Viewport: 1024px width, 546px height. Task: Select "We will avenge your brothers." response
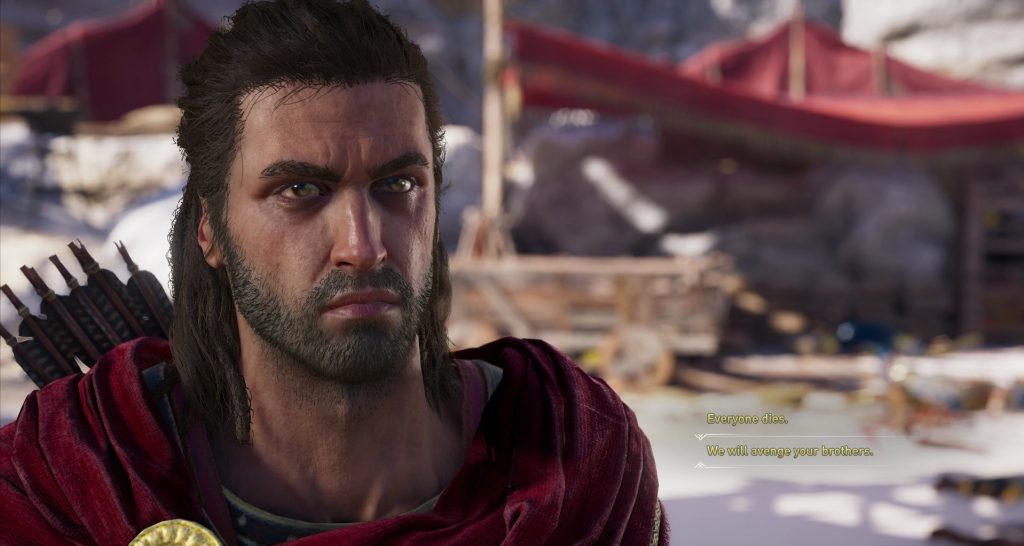[x=790, y=451]
